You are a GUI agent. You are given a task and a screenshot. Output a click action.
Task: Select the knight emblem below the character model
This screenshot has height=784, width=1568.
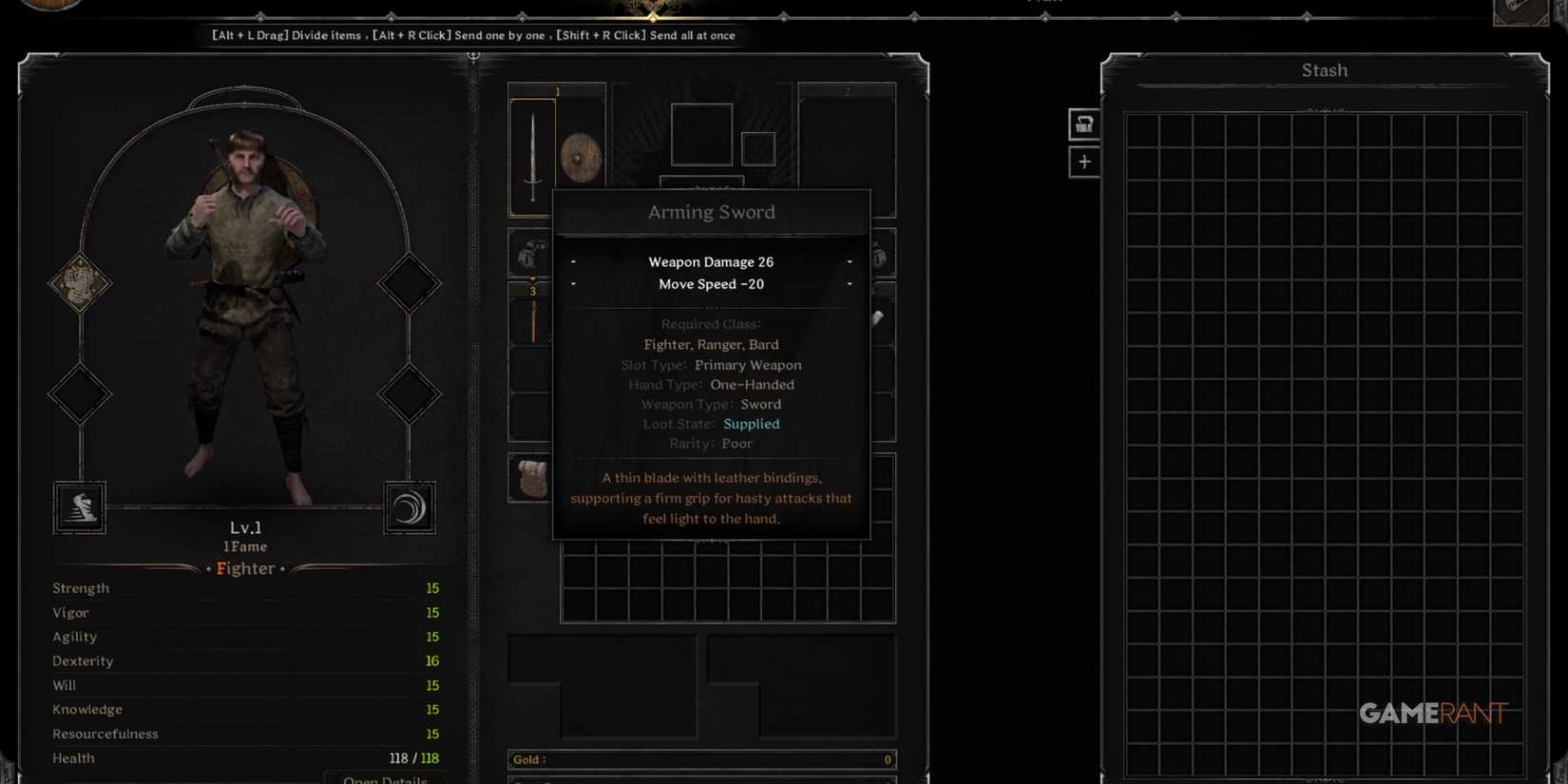tap(80, 507)
